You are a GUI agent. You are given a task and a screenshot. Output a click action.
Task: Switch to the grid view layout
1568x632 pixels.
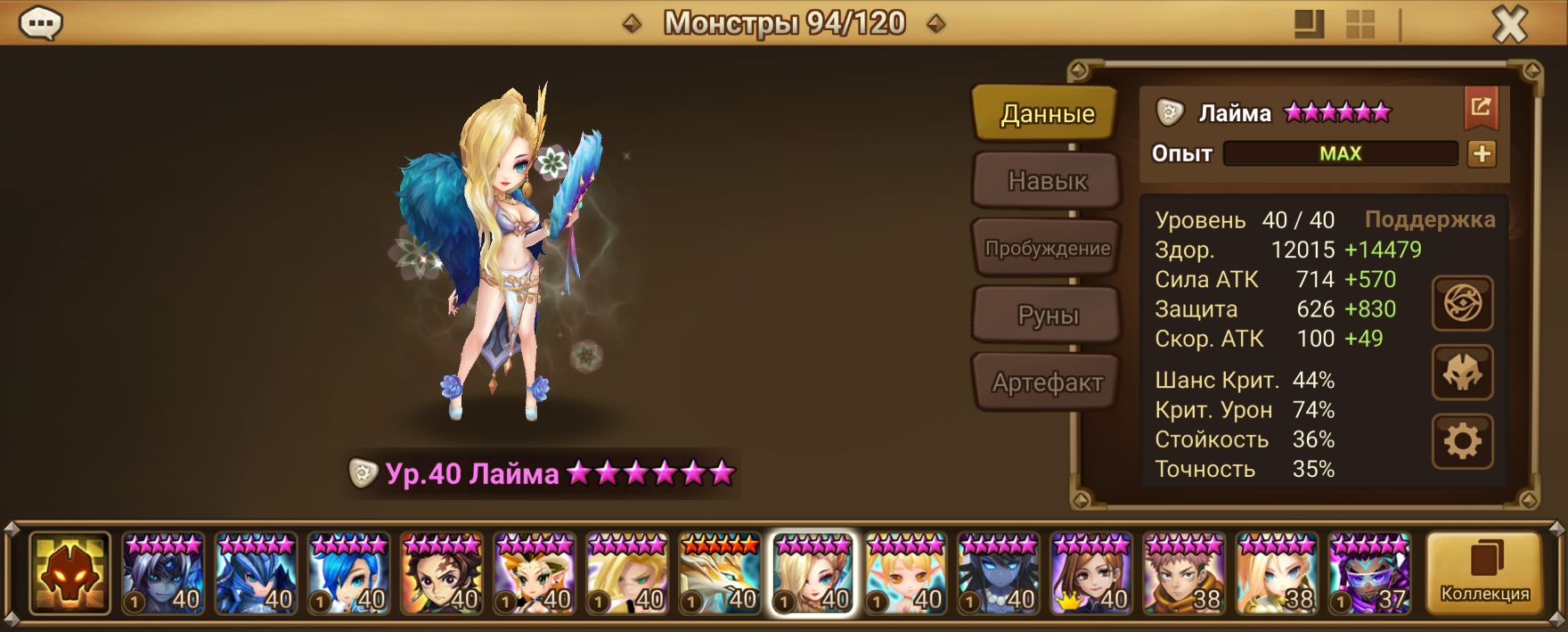point(1360,25)
